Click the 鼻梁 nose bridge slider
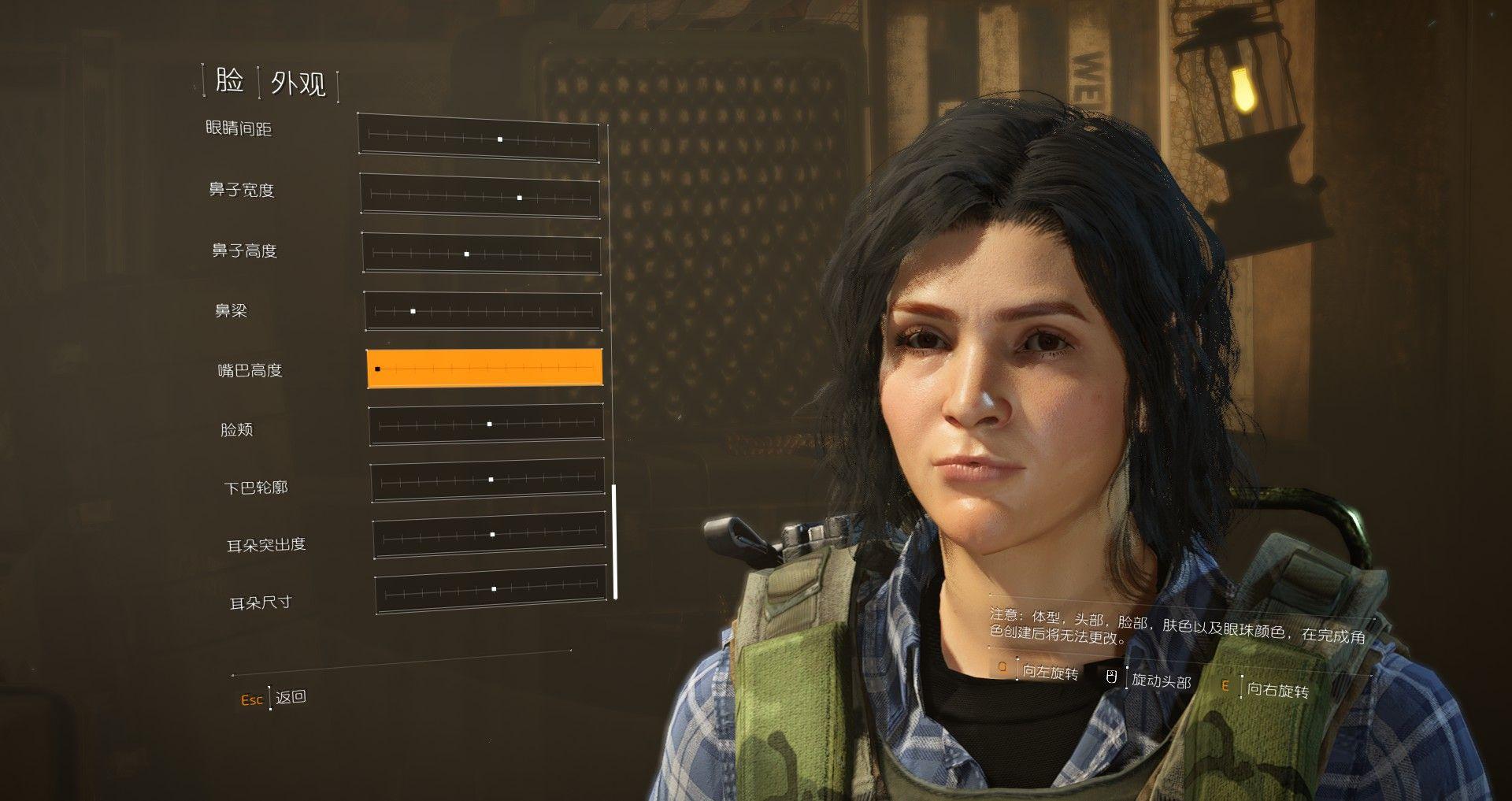Screen dimensions: 1512x801 483,311
